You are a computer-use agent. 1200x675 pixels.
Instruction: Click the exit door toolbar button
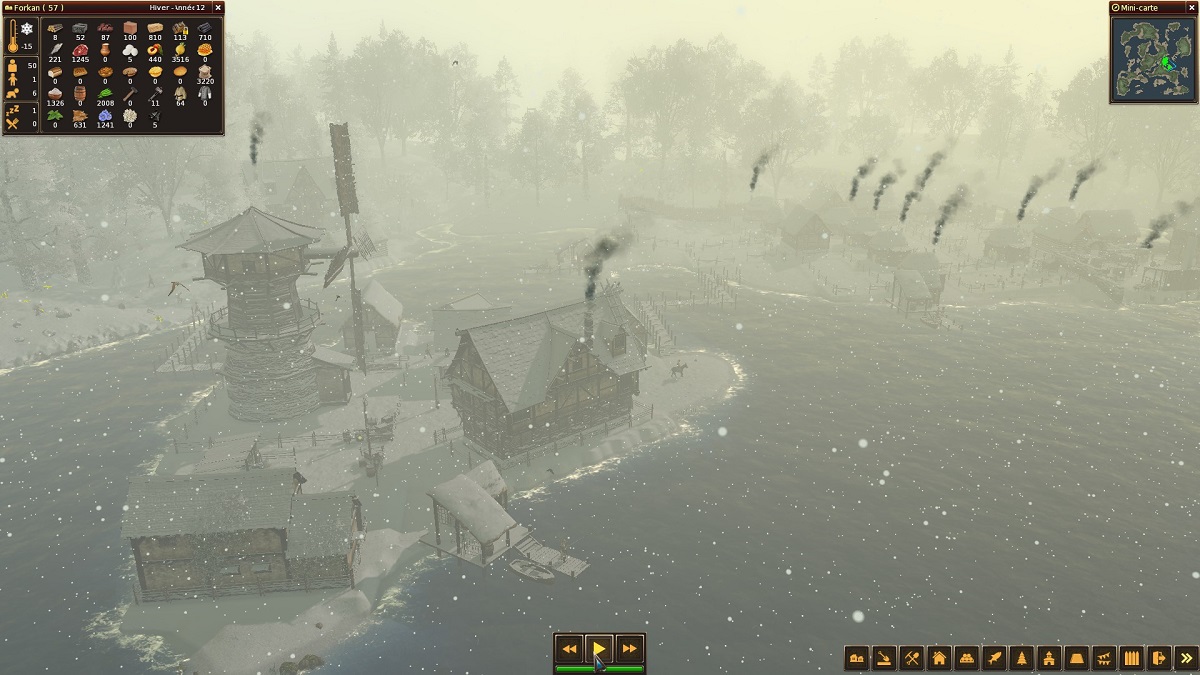coord(1158,658)
